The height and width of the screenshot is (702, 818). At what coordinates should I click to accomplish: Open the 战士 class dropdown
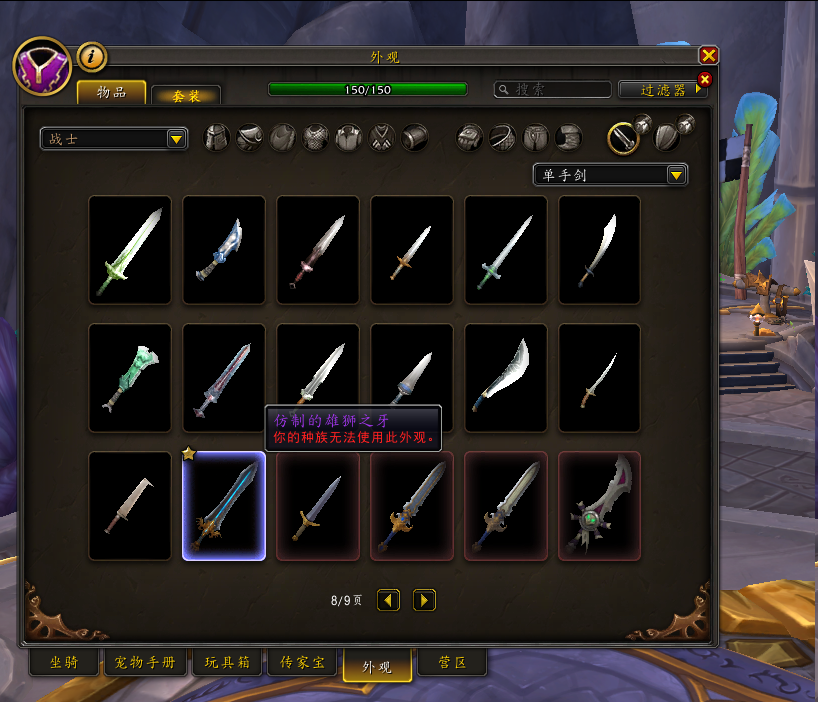(x=114, y=139)
